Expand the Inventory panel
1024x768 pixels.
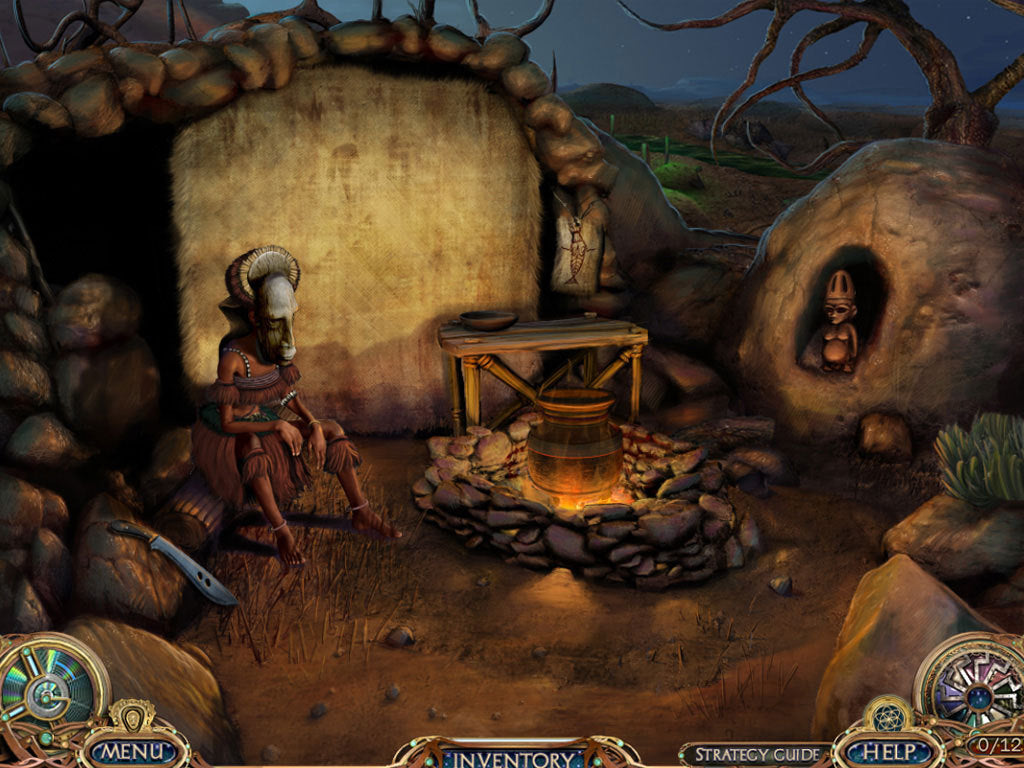click(x=513, y=753)
